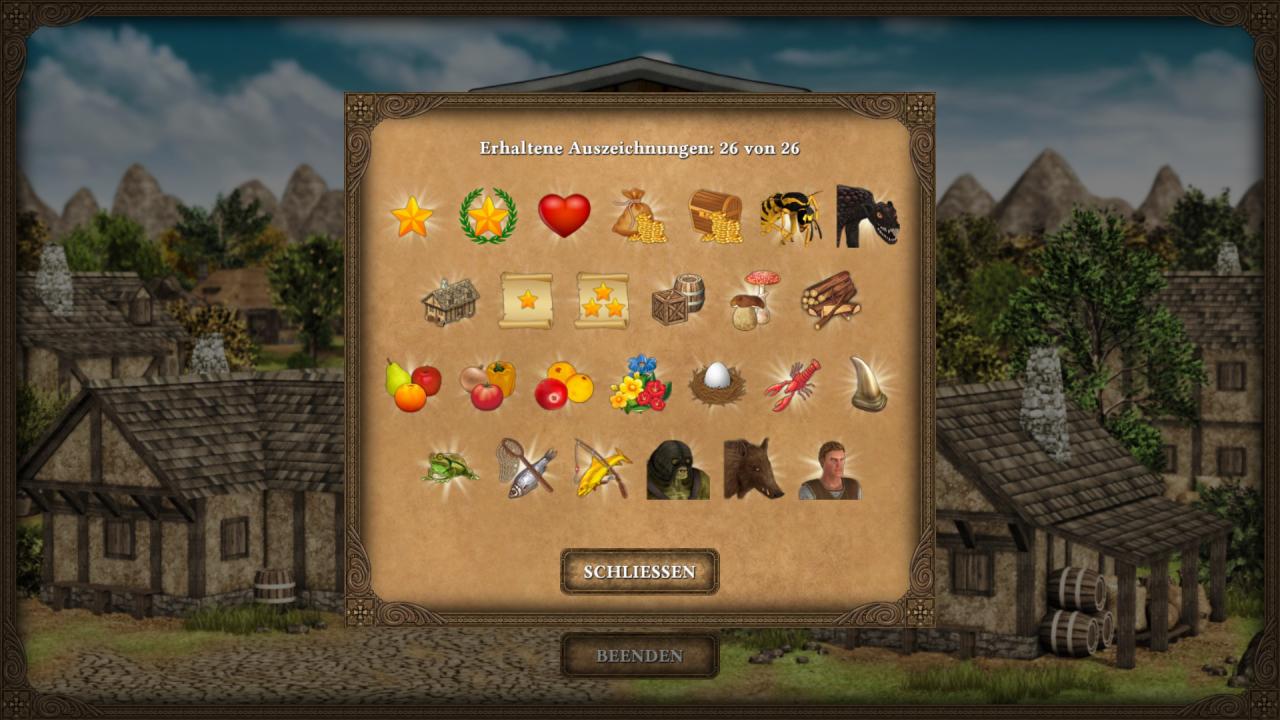Choose the red crayfish award

792,385
